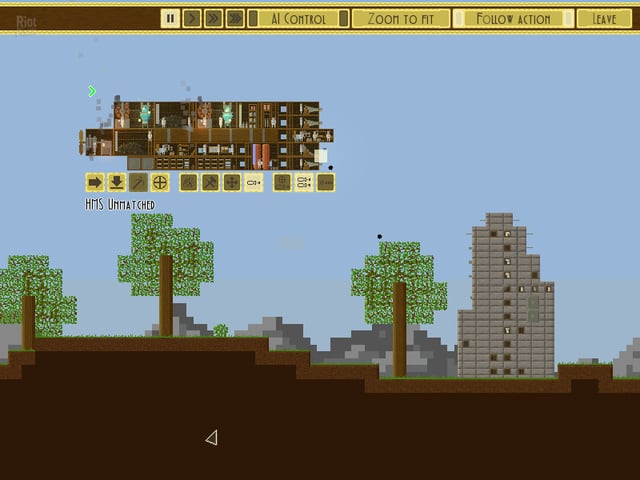
Task: Choose the four-way arrows ship command icon
Action: tap(231, 182)
